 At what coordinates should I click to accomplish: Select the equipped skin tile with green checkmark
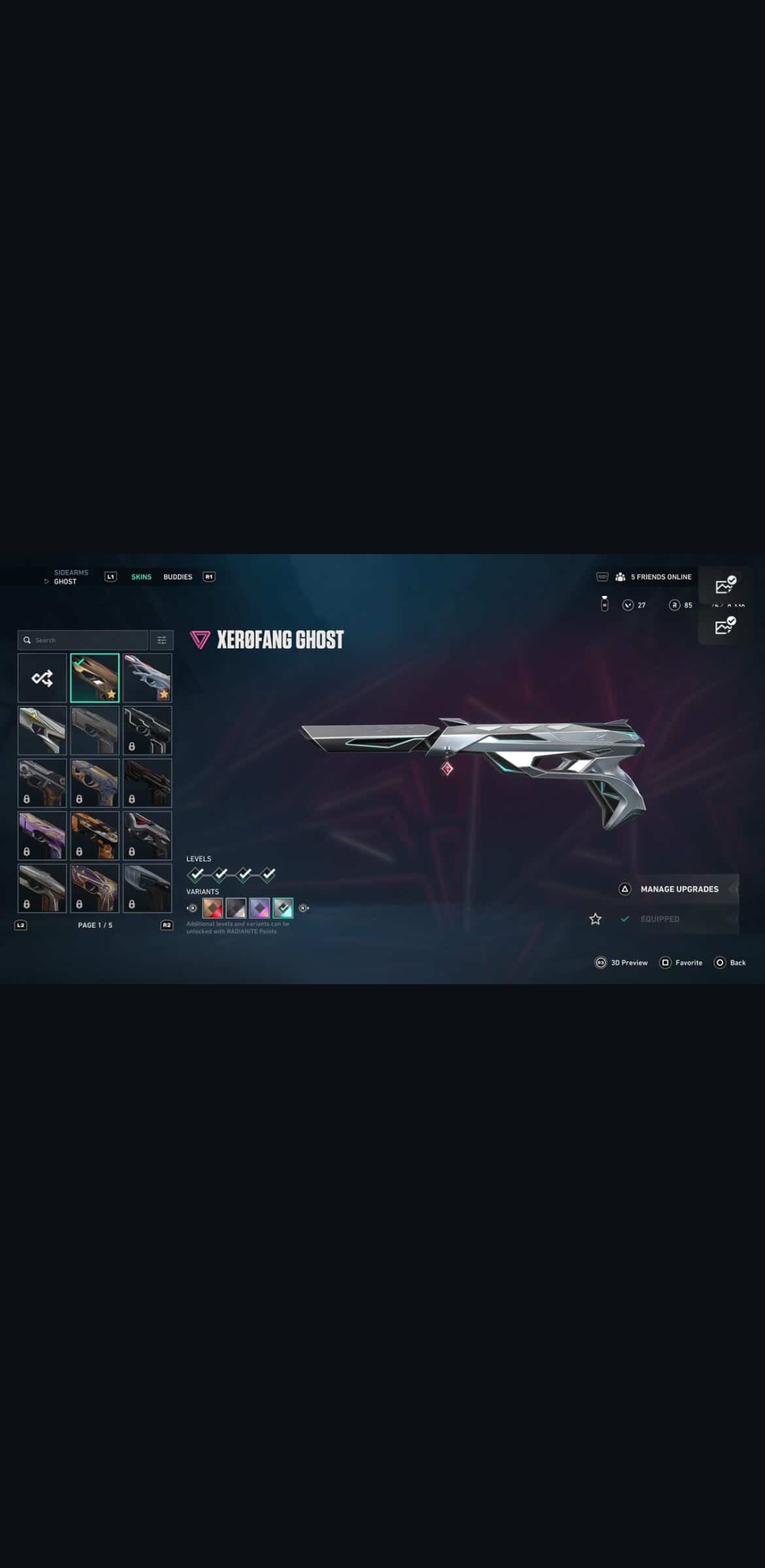(x=95, y=678)
